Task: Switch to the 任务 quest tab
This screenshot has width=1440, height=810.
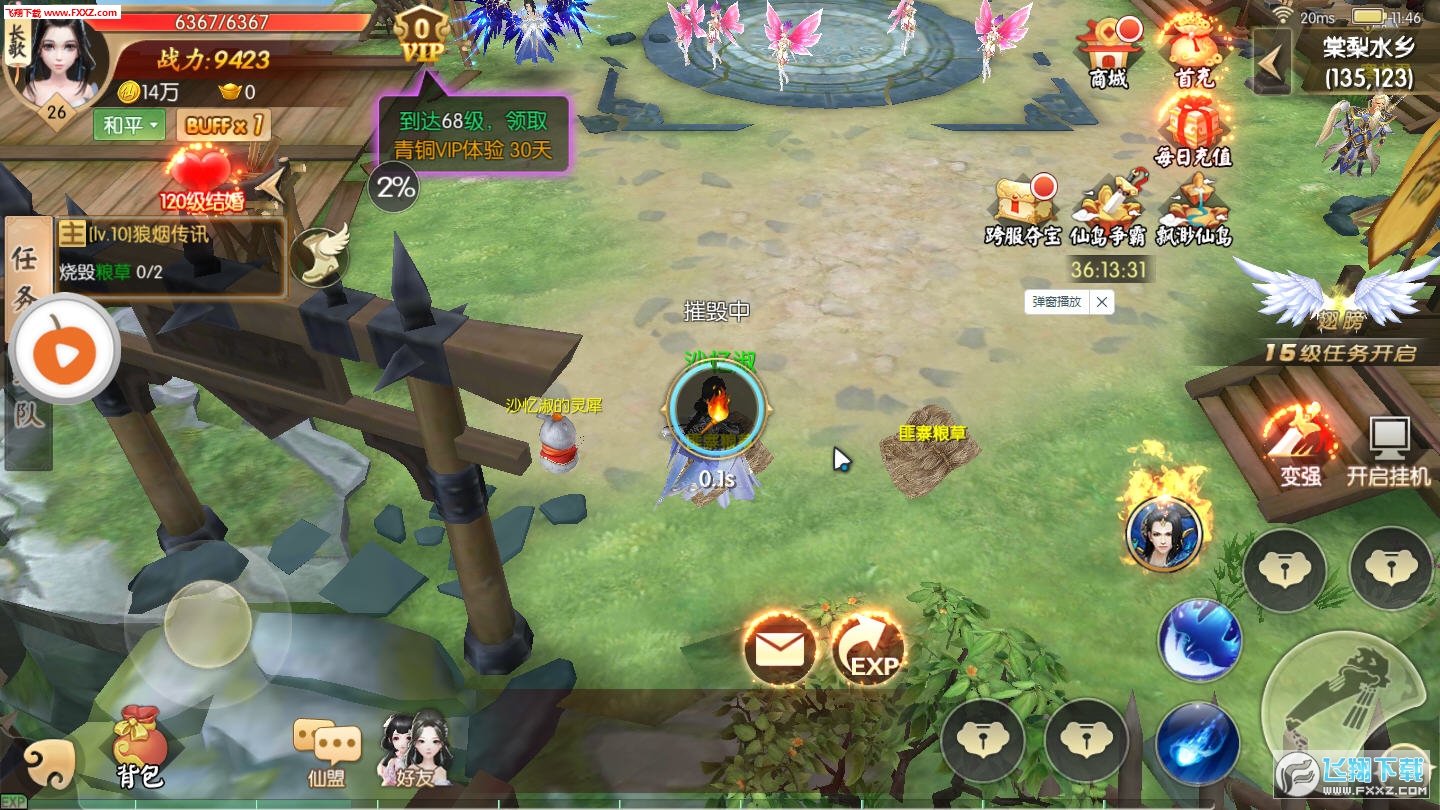Action: point(25,272)
